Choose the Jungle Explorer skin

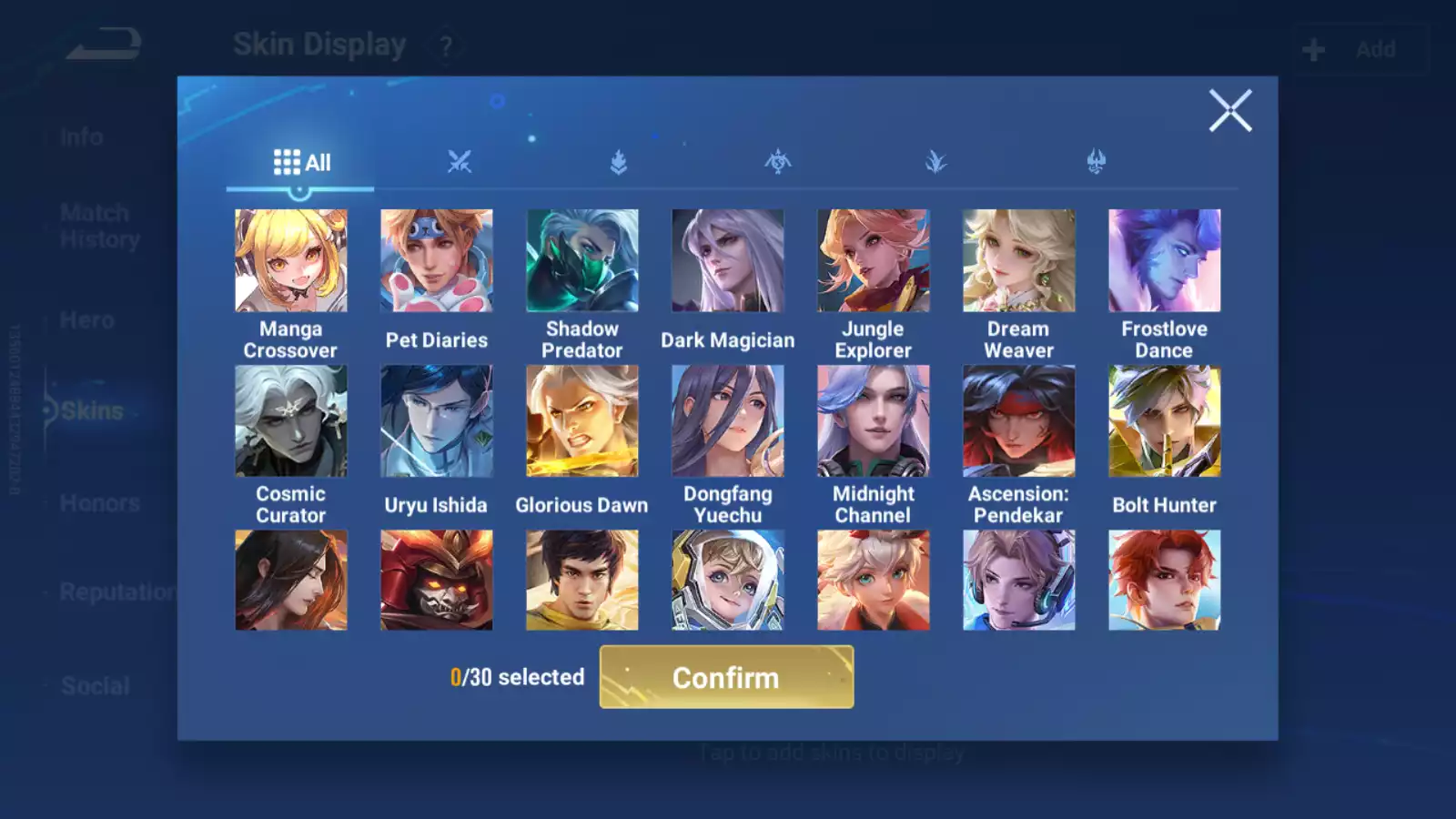(x=873, y=261)
